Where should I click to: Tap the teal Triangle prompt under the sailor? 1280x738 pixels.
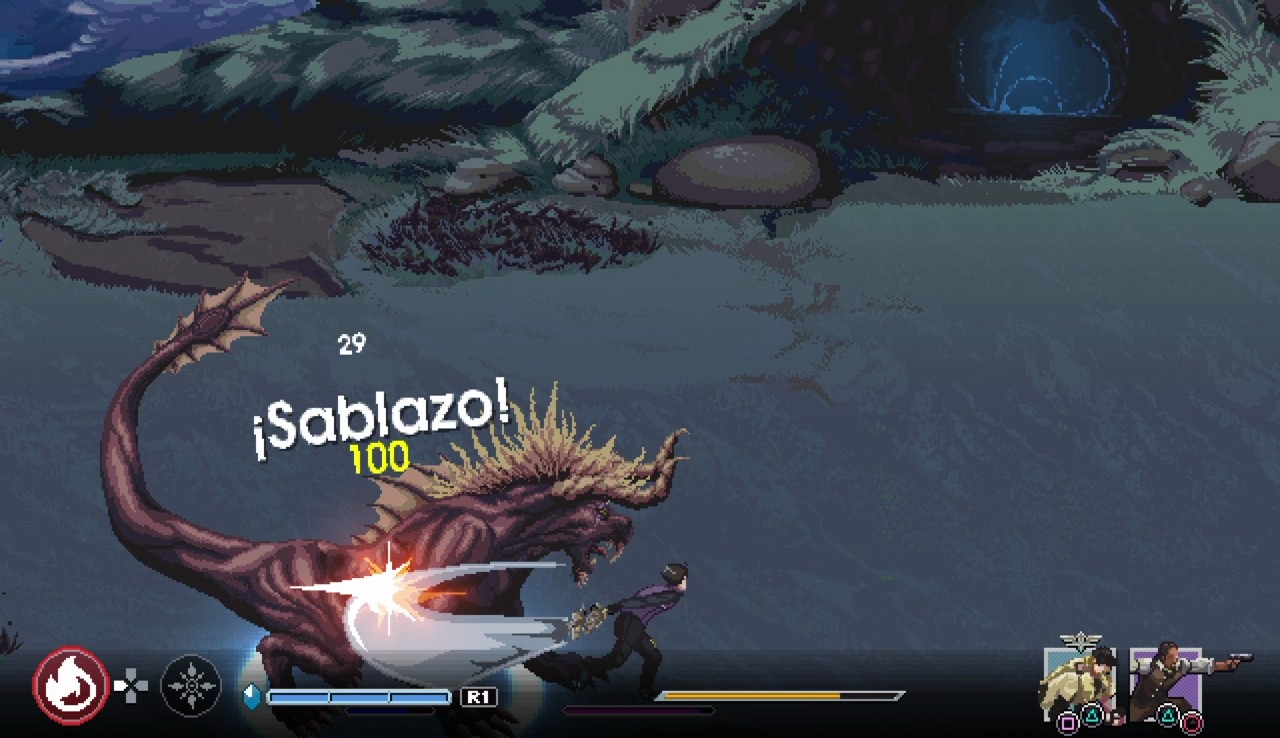[1092, 714]
